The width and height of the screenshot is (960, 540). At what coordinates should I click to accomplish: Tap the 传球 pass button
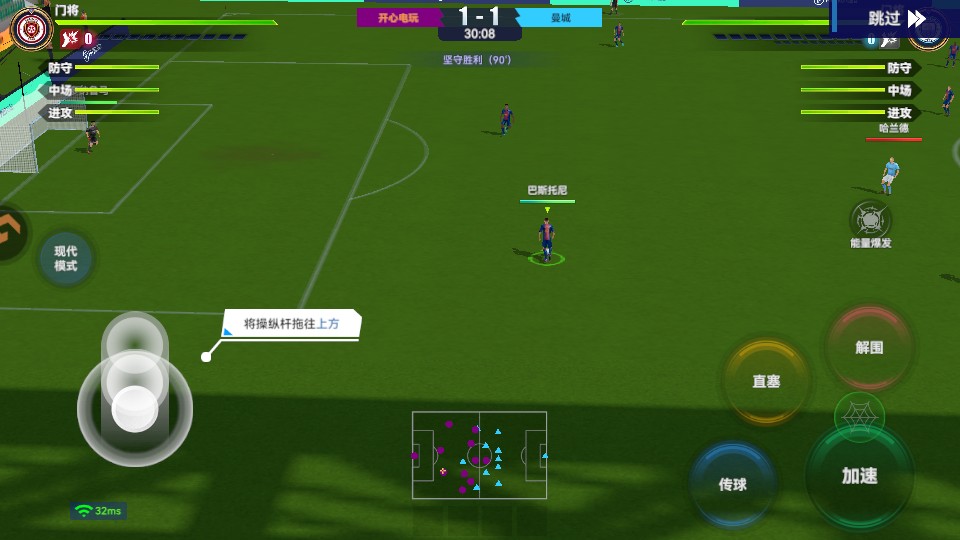(x=733, y=484)
